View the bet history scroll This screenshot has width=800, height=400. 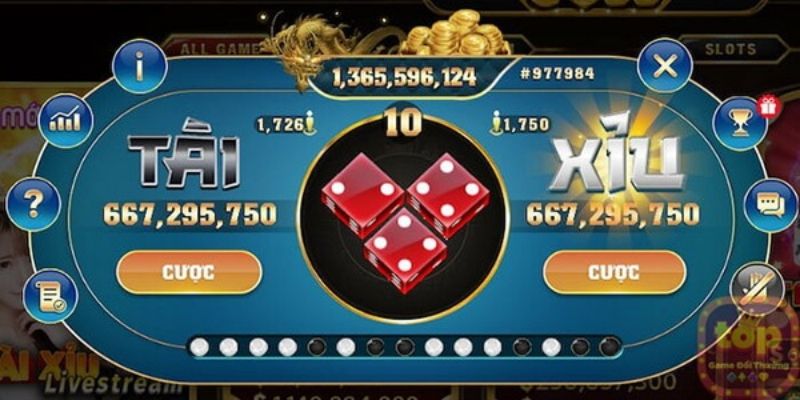[50, 295]
